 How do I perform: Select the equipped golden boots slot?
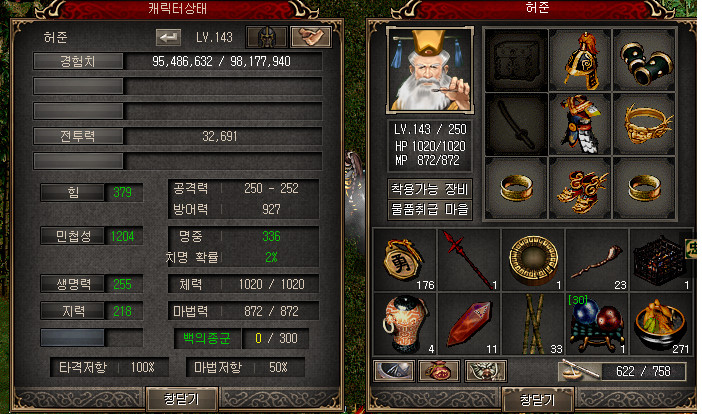pyautogui.click(x=578, y=187)
